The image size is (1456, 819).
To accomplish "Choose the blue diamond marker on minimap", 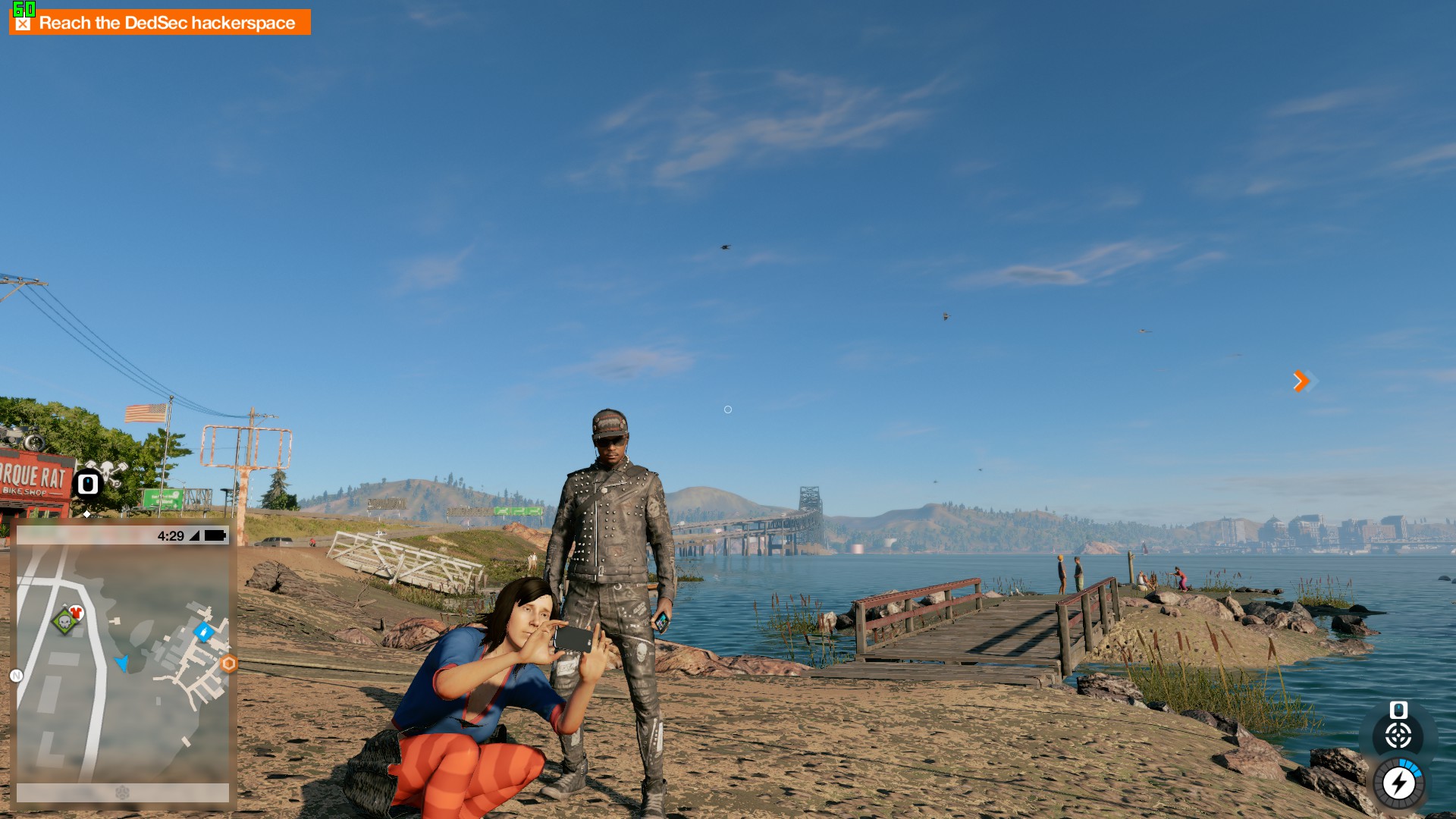I will tap(203, 631).
